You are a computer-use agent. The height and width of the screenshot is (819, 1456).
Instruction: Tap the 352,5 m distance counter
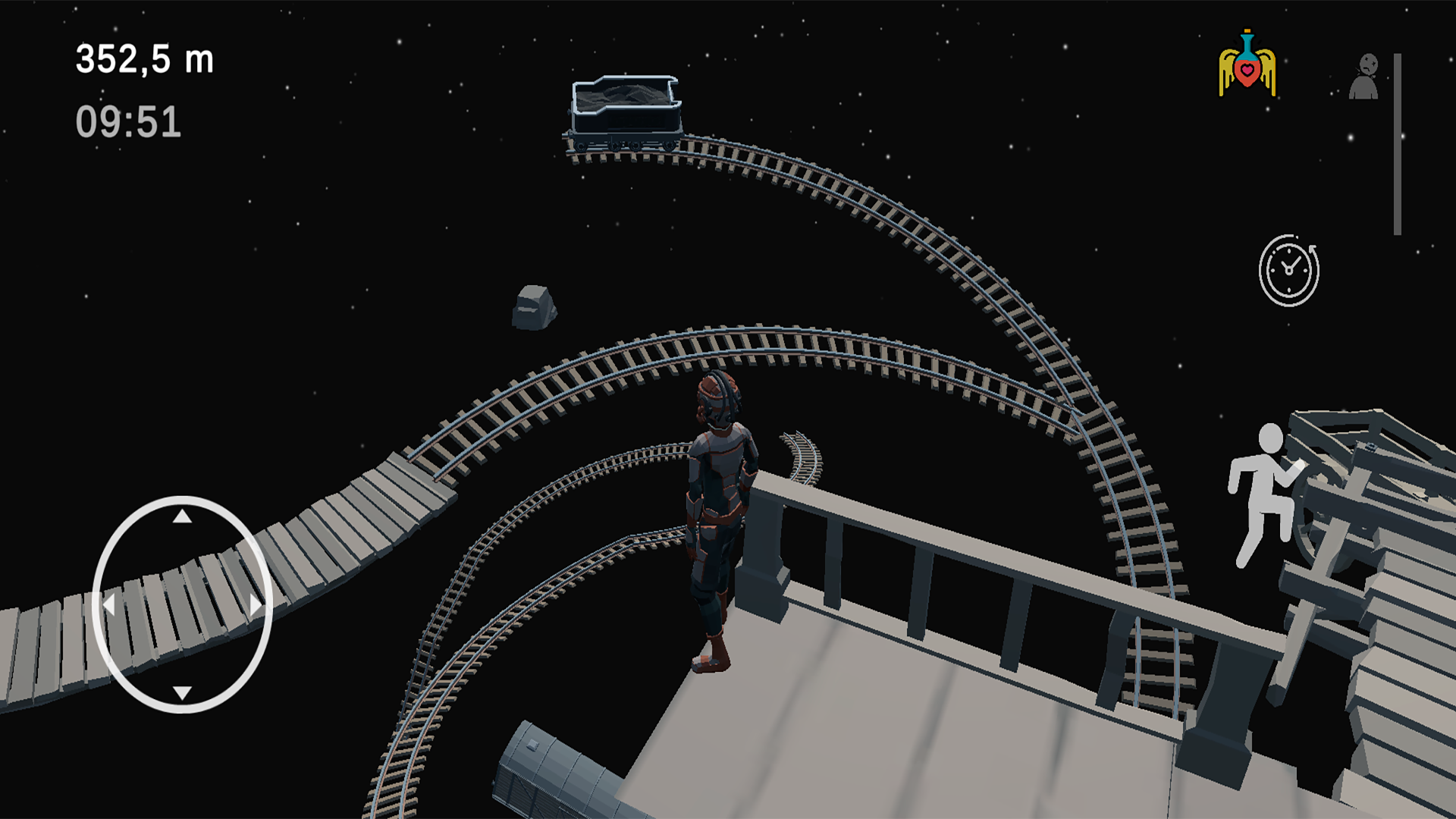[x=144, y=59]
